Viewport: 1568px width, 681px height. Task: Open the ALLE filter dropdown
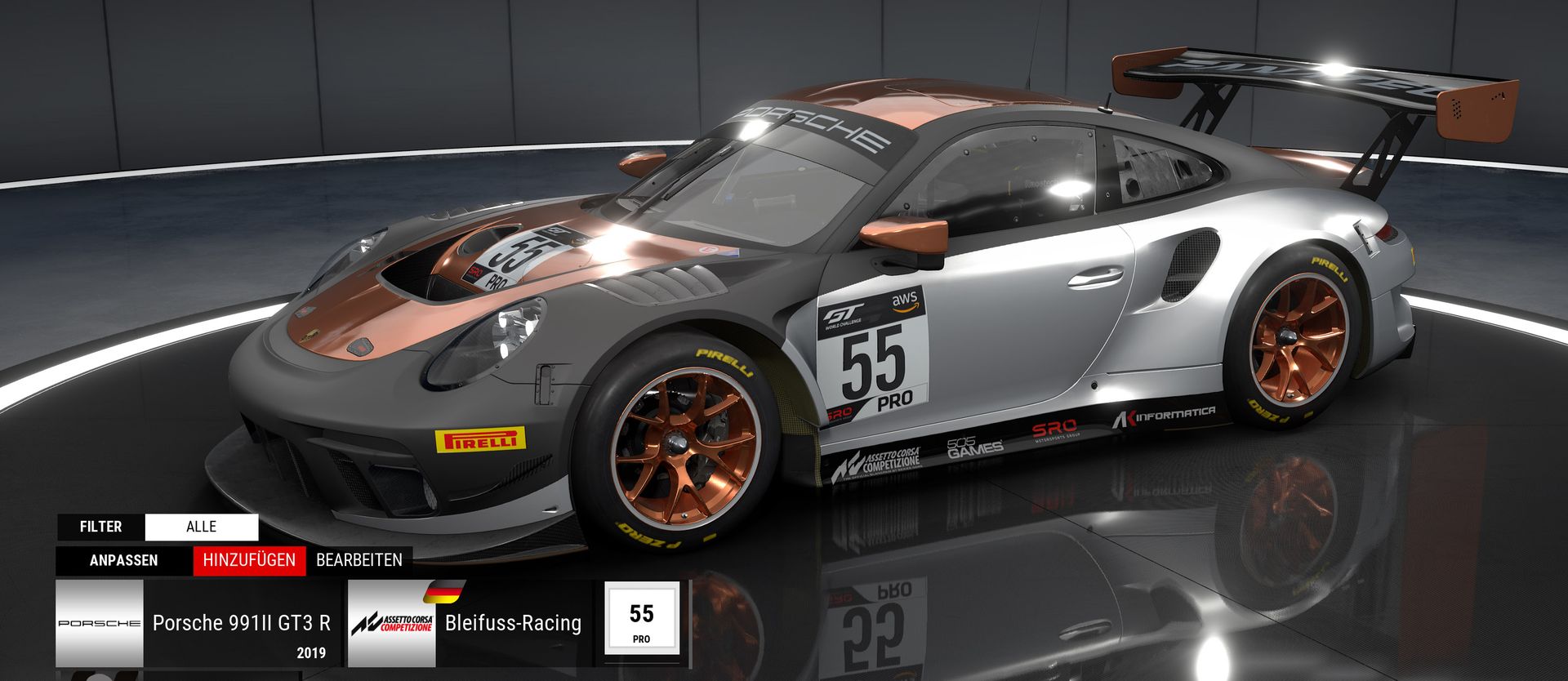tap(201, 527)
